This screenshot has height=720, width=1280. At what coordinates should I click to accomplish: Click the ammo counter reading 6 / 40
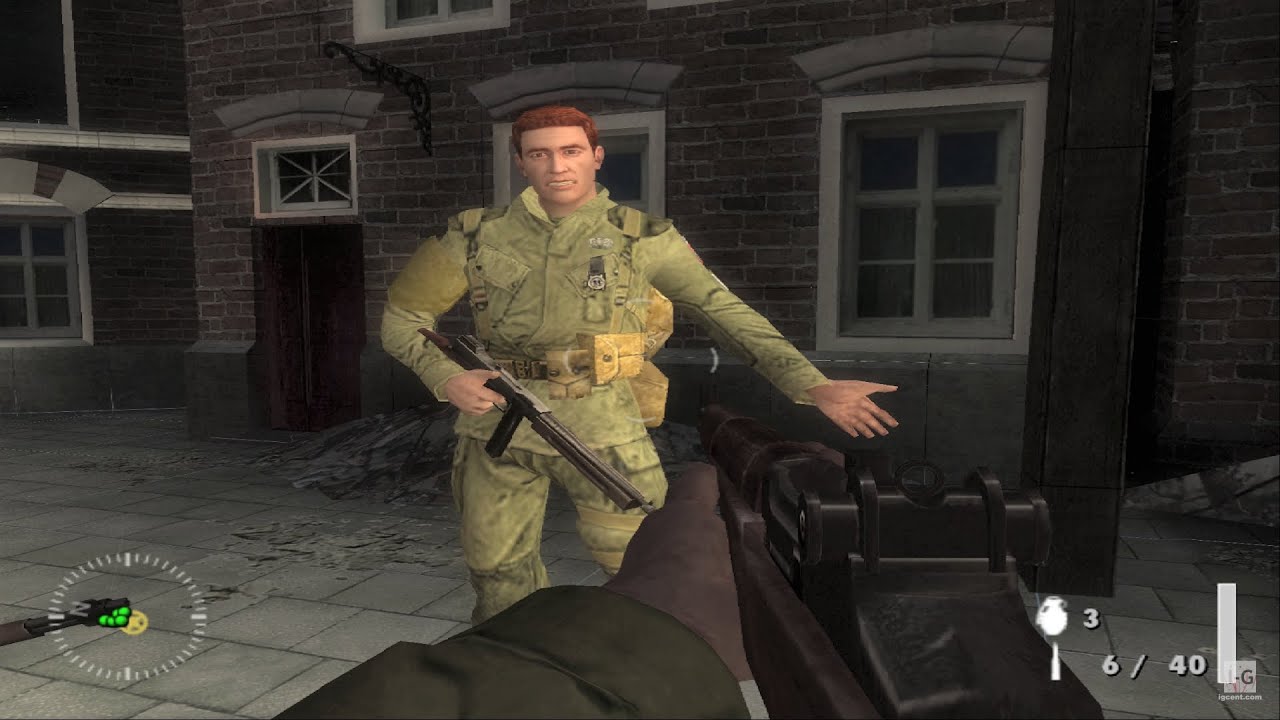pyautogui.click(x=1155, y=665)
